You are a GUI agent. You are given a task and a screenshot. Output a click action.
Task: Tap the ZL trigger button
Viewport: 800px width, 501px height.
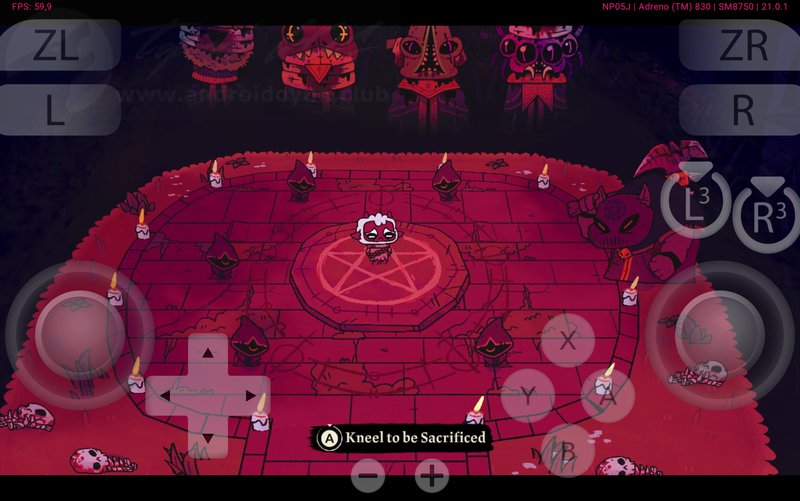pos(60,46)
